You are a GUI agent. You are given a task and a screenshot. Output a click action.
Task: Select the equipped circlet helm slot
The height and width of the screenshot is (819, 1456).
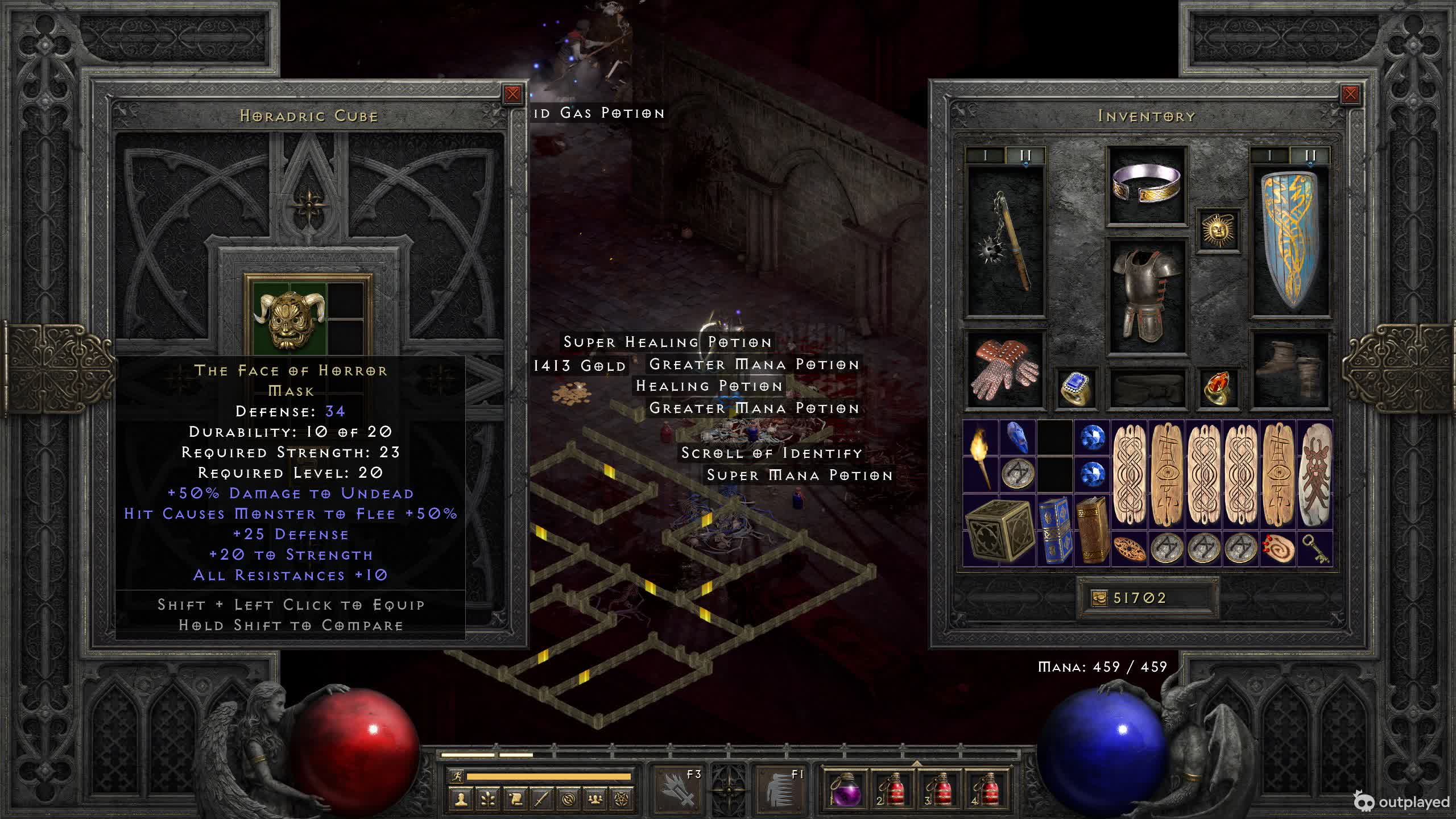1146,185
